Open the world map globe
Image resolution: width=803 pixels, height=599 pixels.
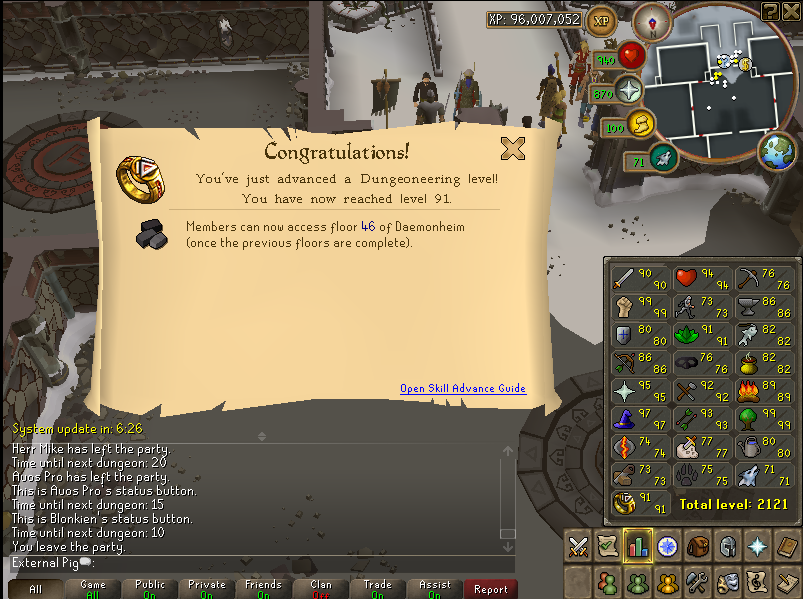click(x=777, y=152)
